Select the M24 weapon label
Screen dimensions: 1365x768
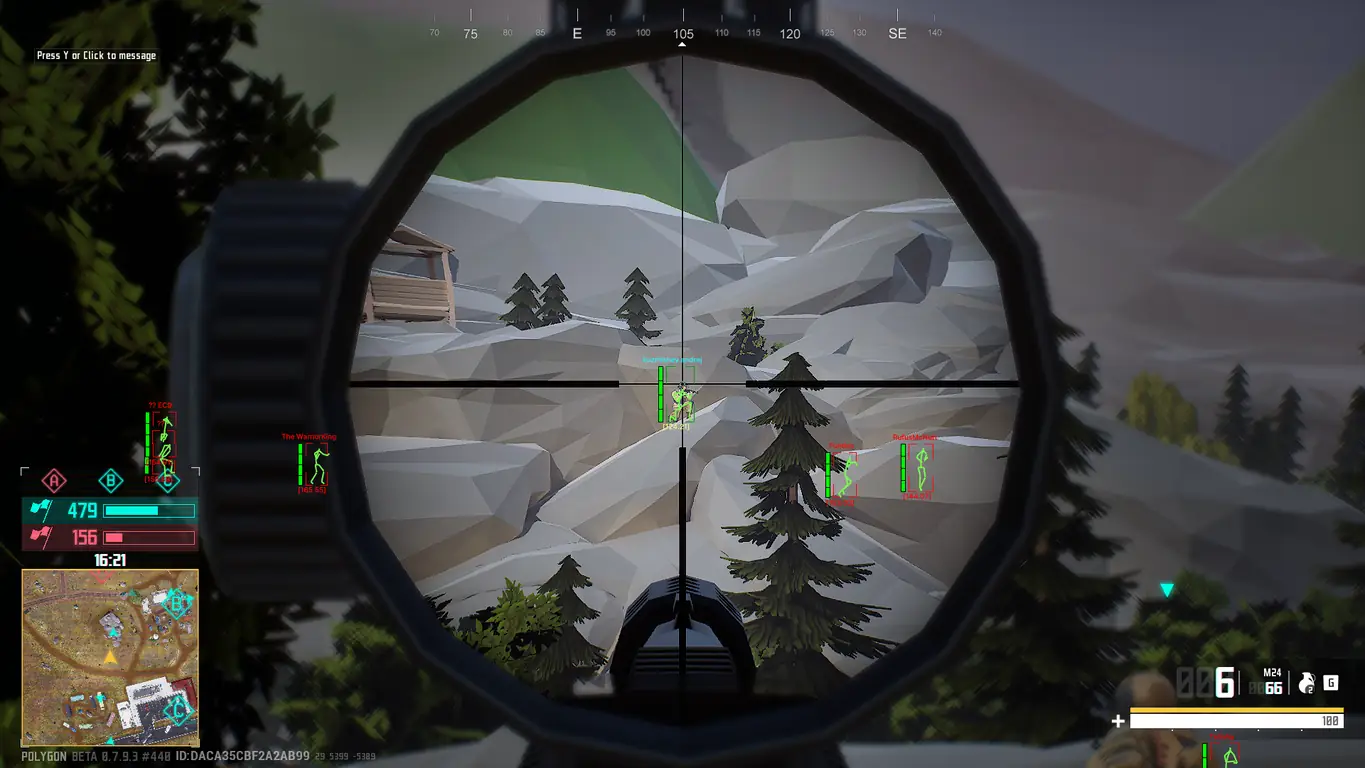click(1272, 673)
